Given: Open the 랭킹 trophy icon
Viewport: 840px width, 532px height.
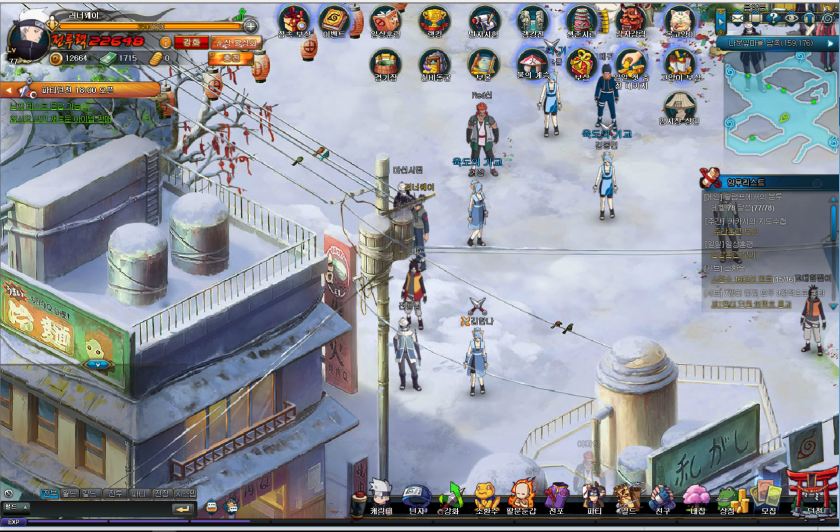Looking at the screenshot, I should [x=434, y=21].
